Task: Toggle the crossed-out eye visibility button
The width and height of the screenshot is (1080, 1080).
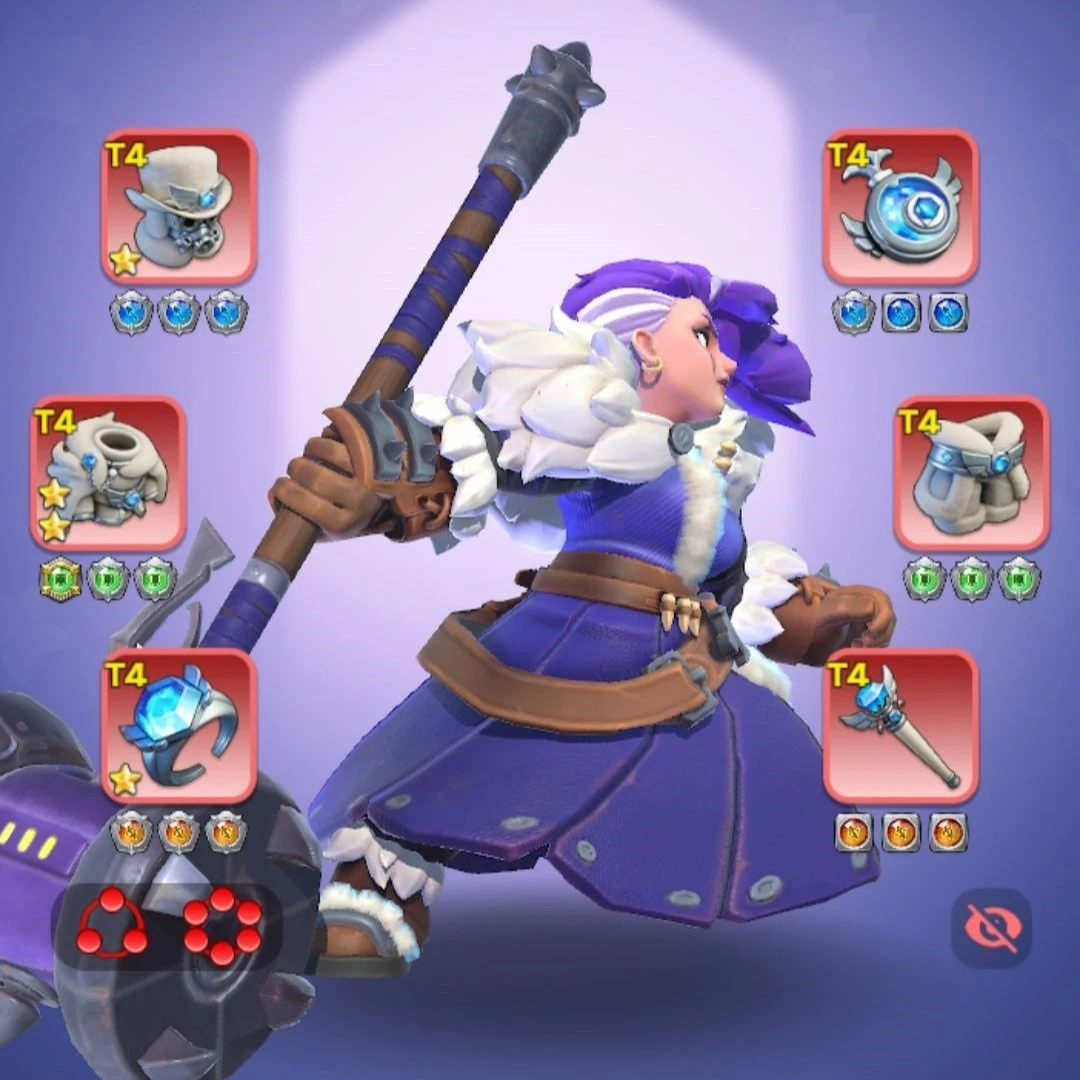Action: tap(991, 927)
